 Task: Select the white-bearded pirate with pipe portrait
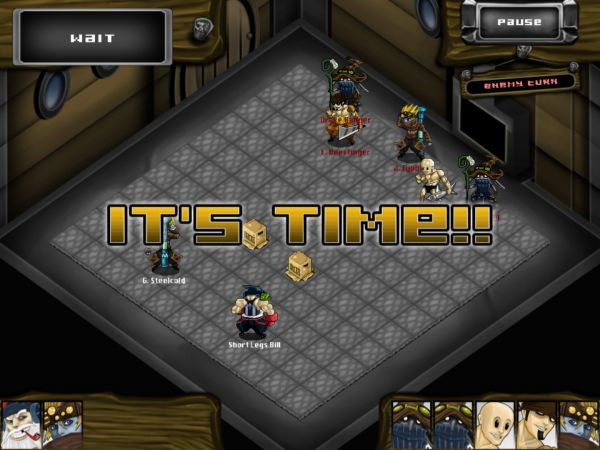[20, 426]
